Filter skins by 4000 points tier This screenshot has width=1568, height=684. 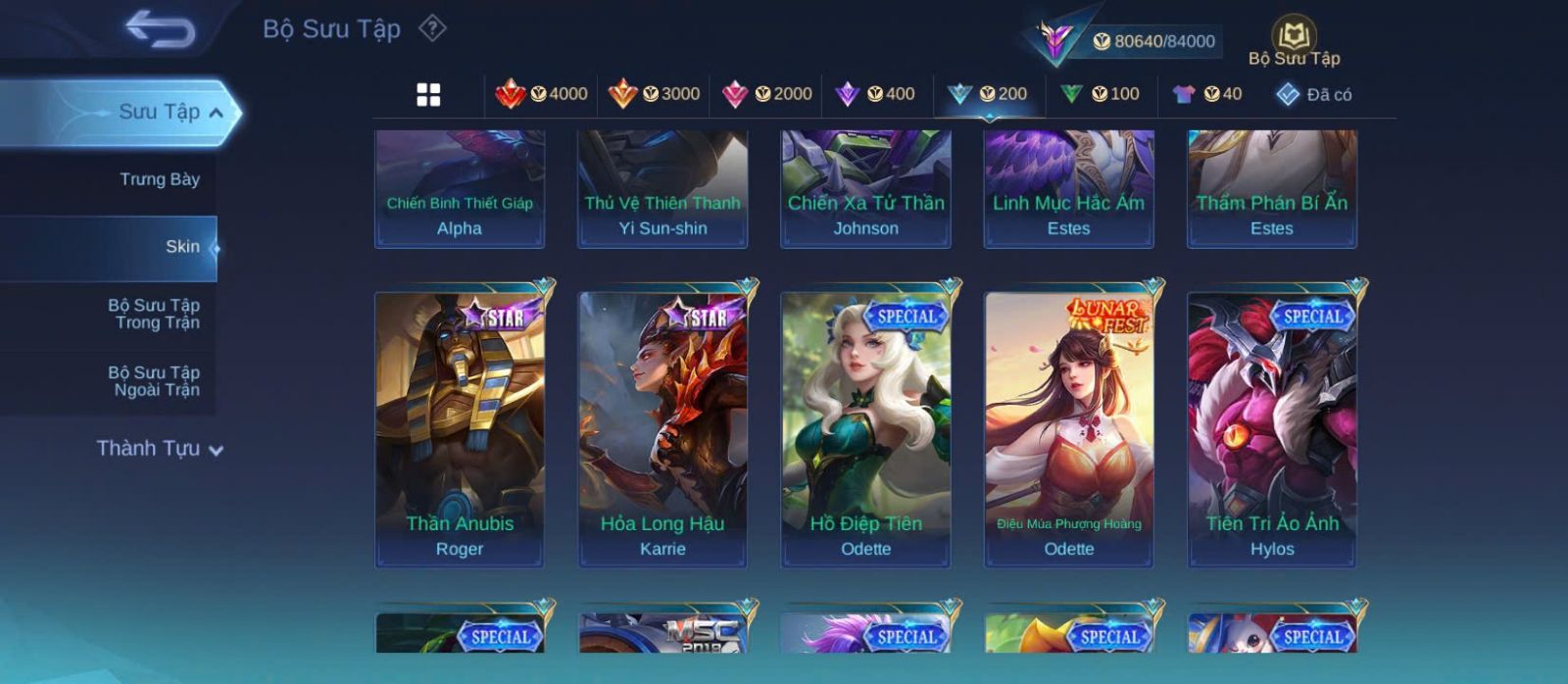pyautogui.click(x=542, y=94)
